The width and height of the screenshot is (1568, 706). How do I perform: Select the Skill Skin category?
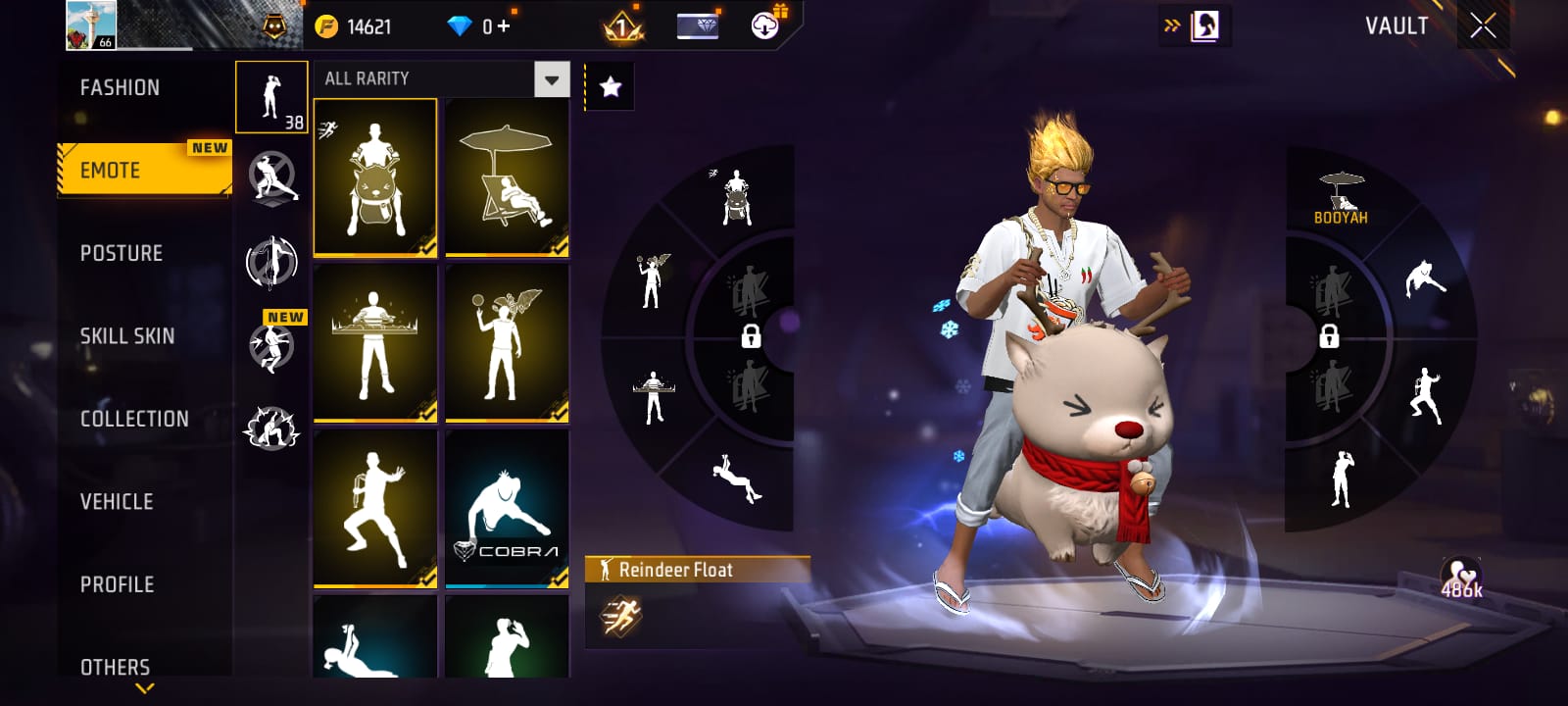[x=127, y=336]
